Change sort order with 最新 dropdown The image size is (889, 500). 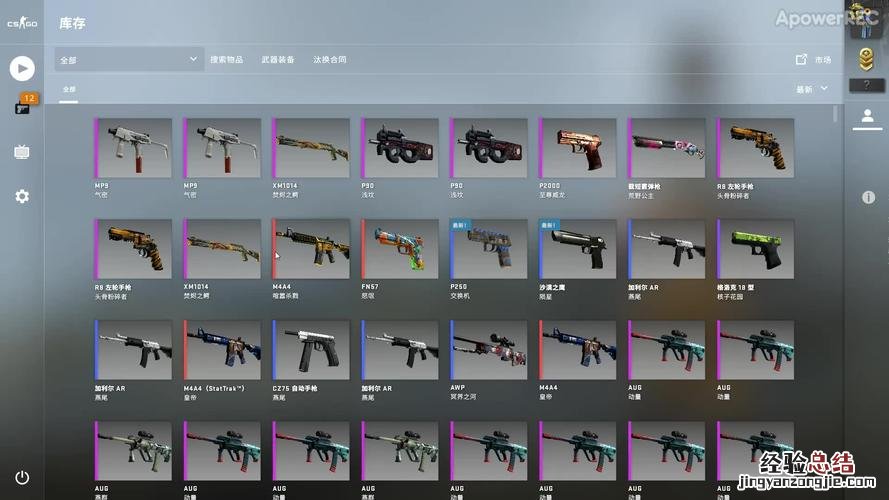[x=812, y=89]
